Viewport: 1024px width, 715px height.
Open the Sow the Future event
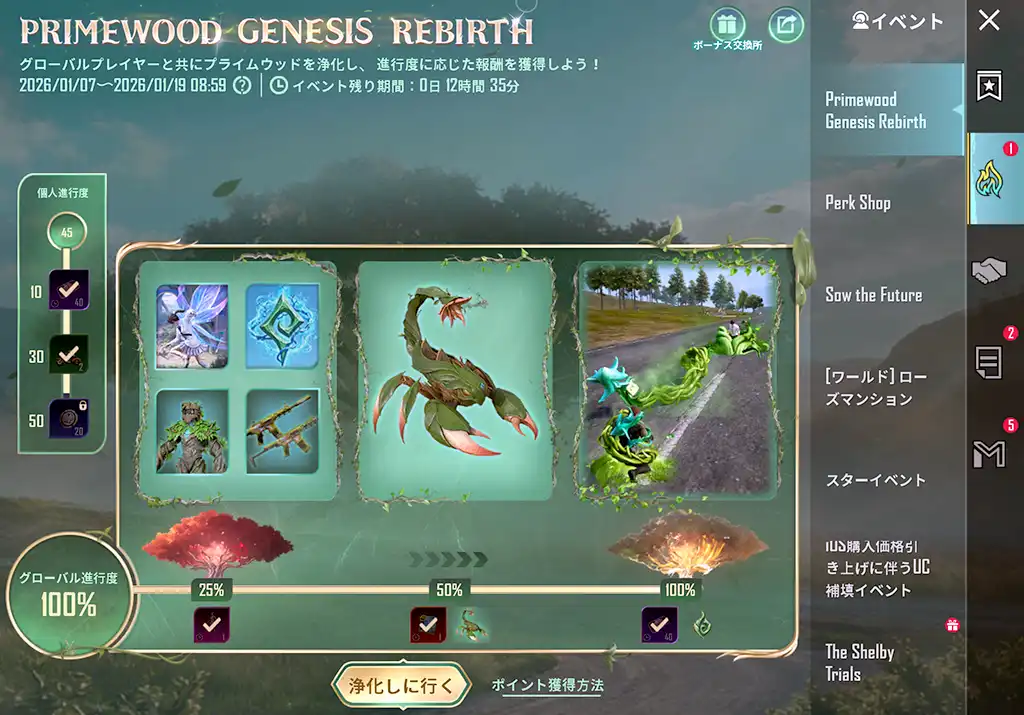(873, 295)
